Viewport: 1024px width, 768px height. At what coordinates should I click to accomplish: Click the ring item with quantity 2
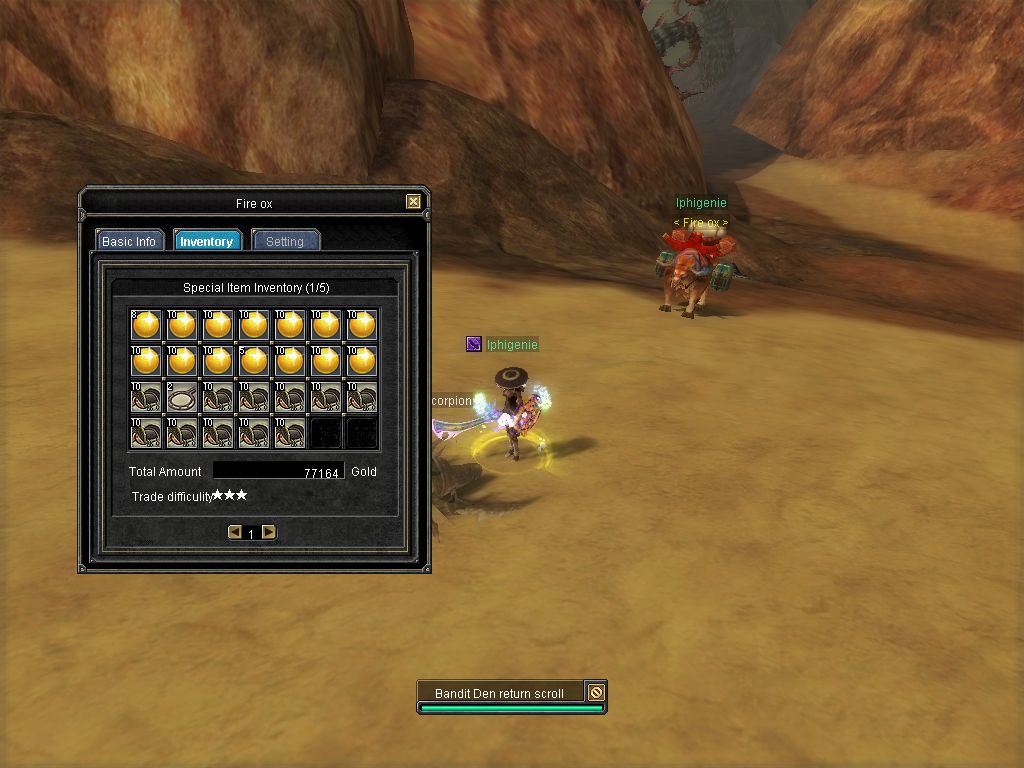tap(182, 397)
